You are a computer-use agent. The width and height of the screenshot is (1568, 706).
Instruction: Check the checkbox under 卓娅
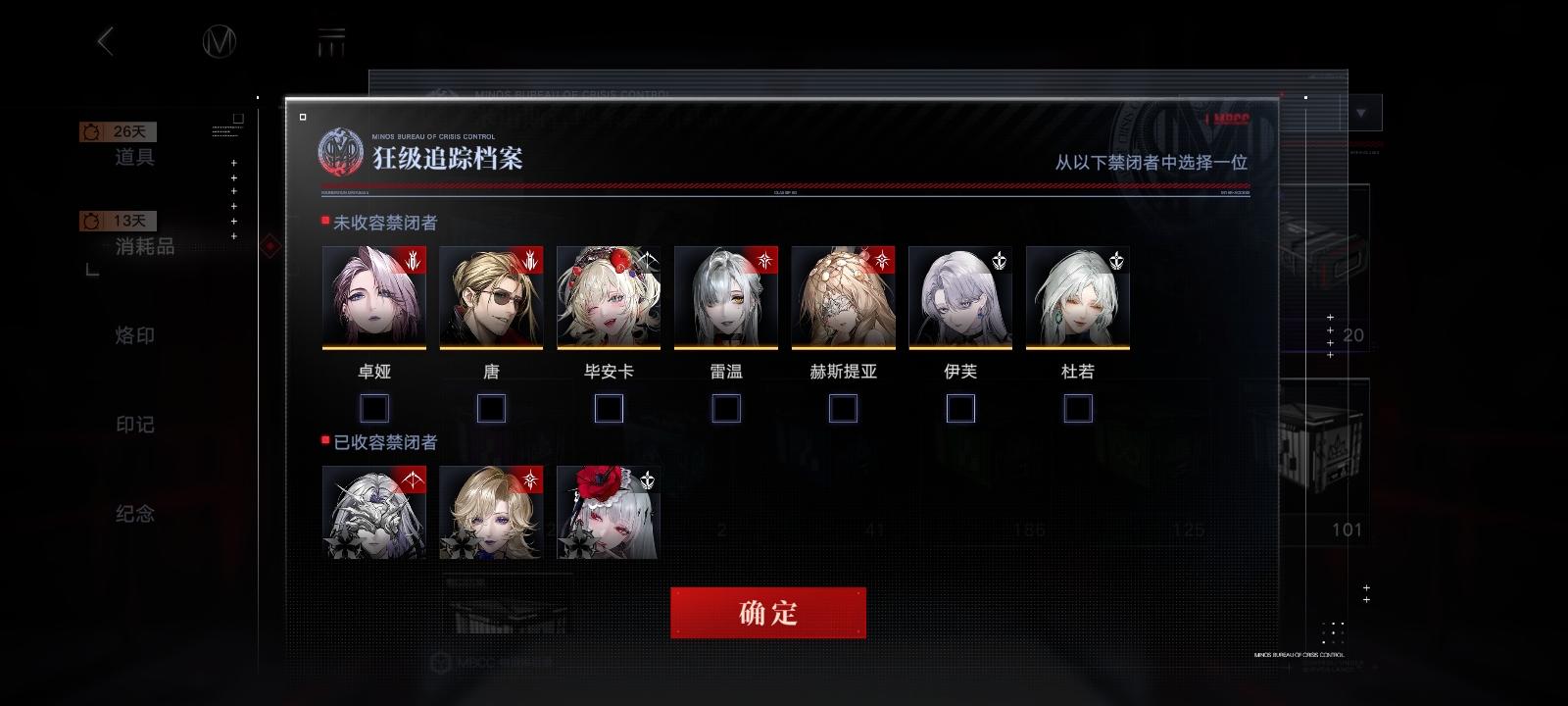click(x=373, y=407)
